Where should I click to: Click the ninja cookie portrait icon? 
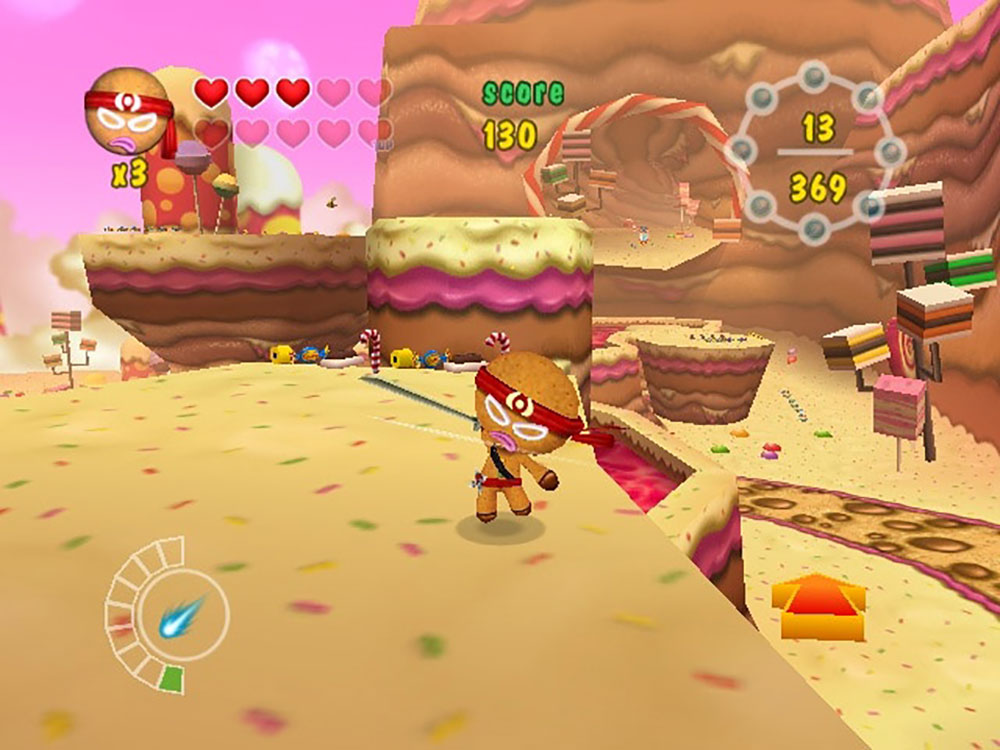(127, 110)
